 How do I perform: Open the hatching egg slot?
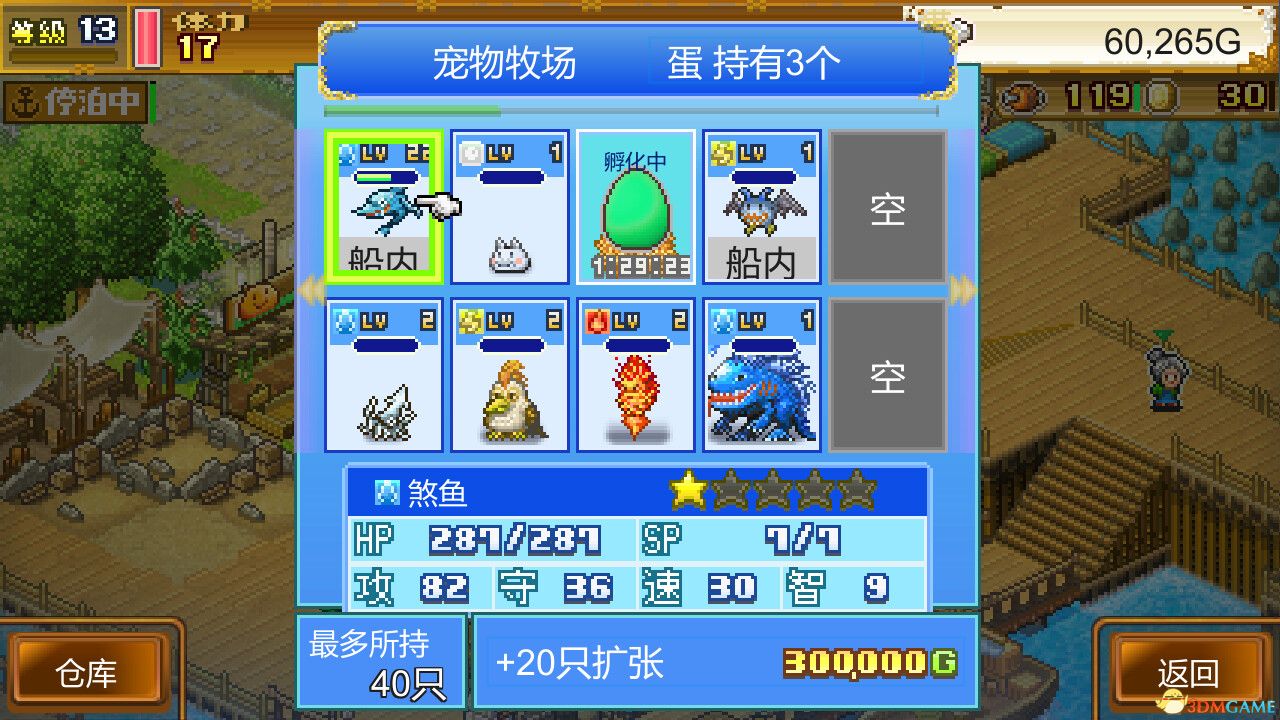point(635,205)
